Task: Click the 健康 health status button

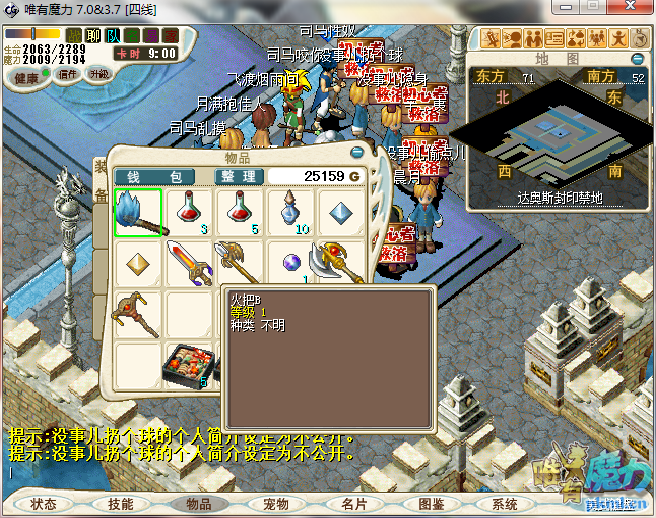Action: coord(26,77)
